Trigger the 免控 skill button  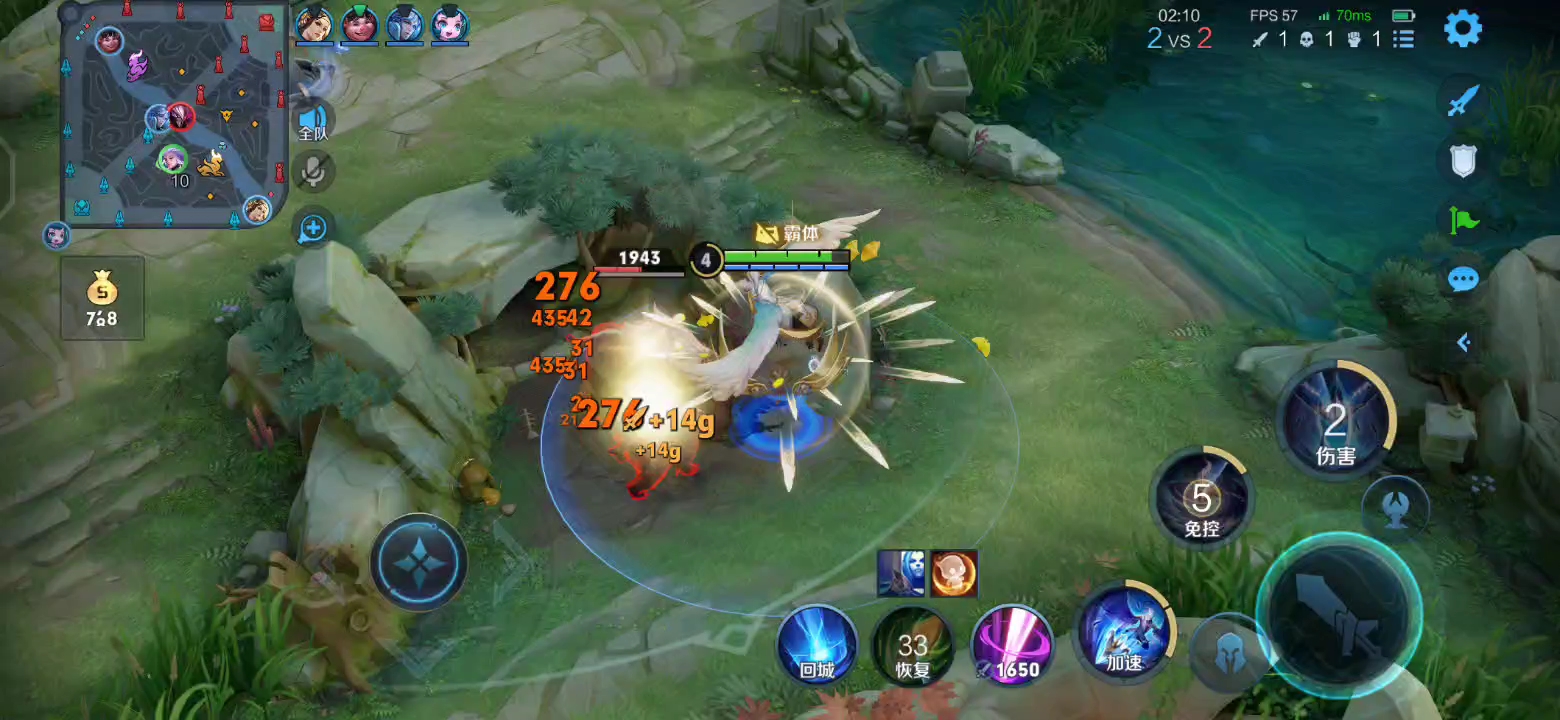point(1201,497)
